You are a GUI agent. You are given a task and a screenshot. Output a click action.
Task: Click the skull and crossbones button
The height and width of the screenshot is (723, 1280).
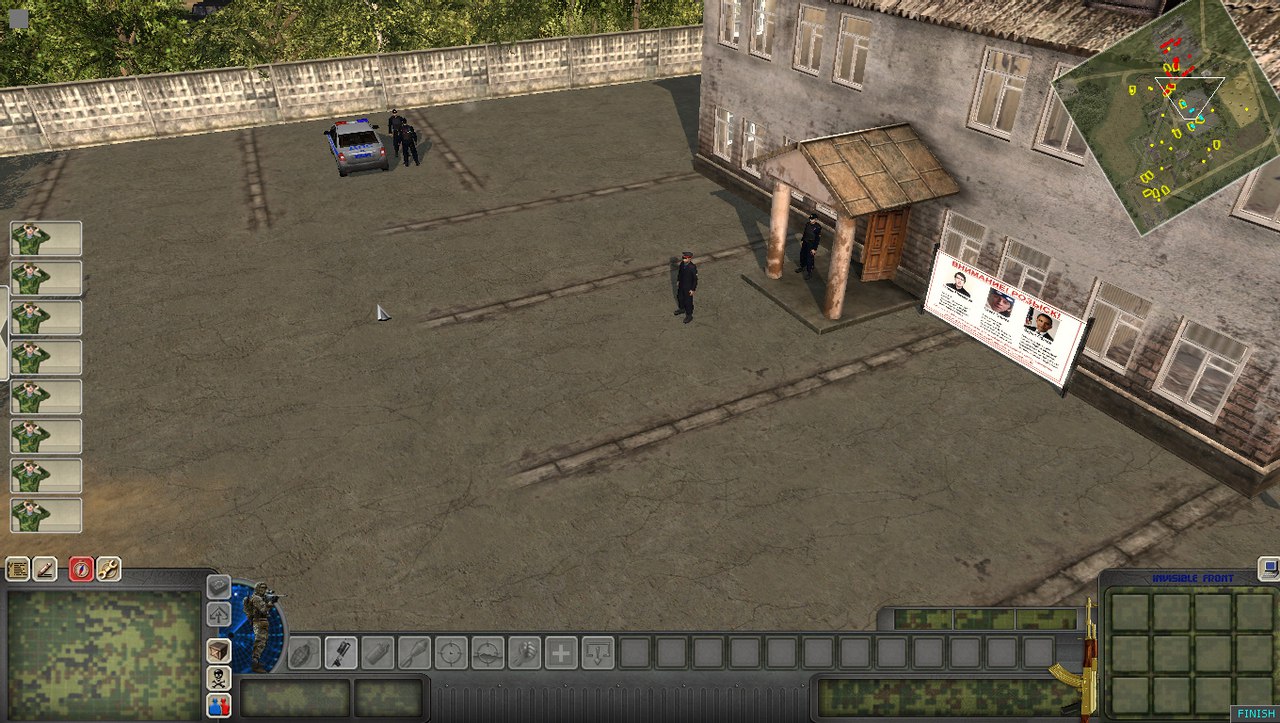point(218,678)
